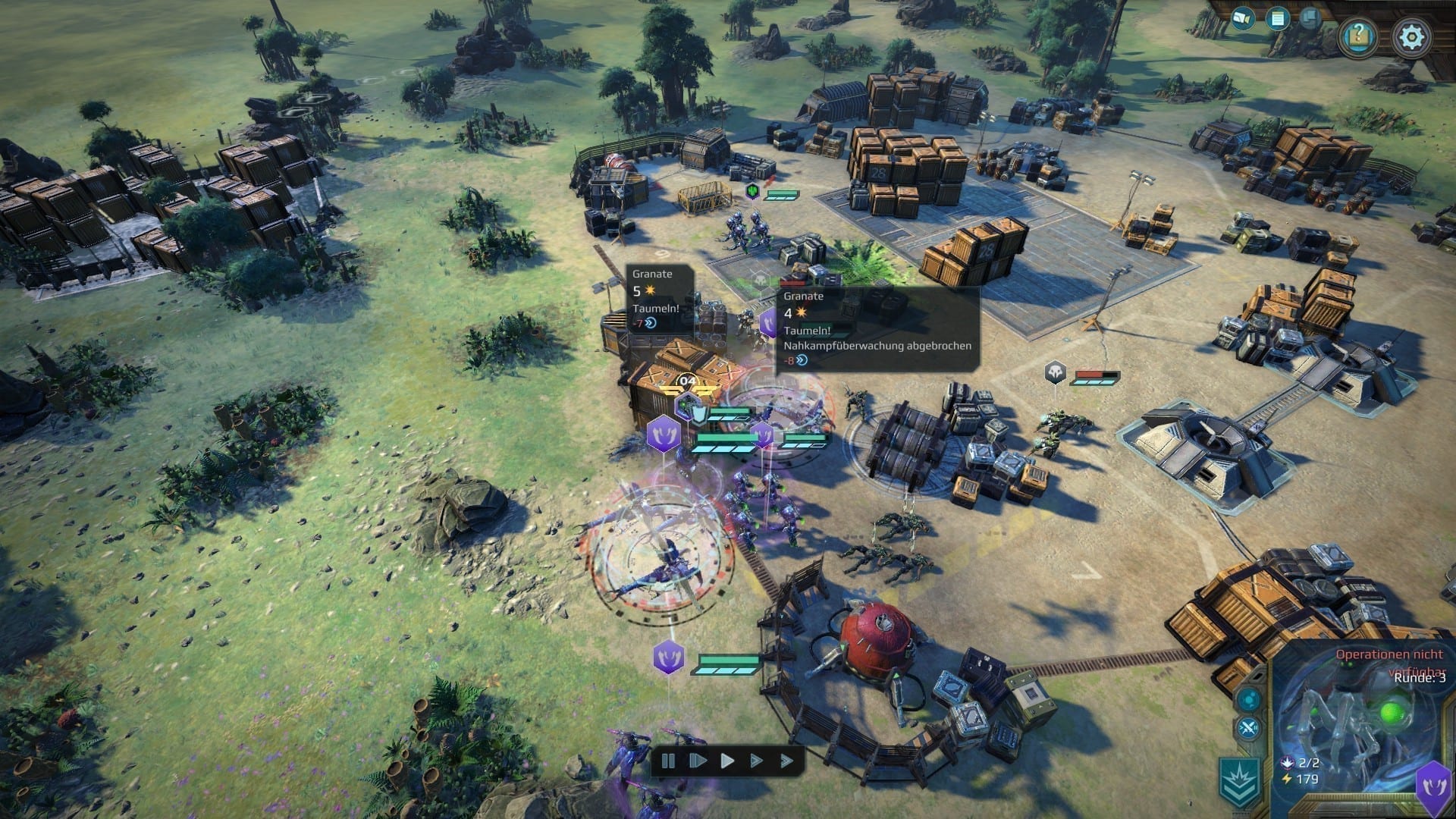Open the settings gear menu
Screen dimensions: 1456x819
1411,36
